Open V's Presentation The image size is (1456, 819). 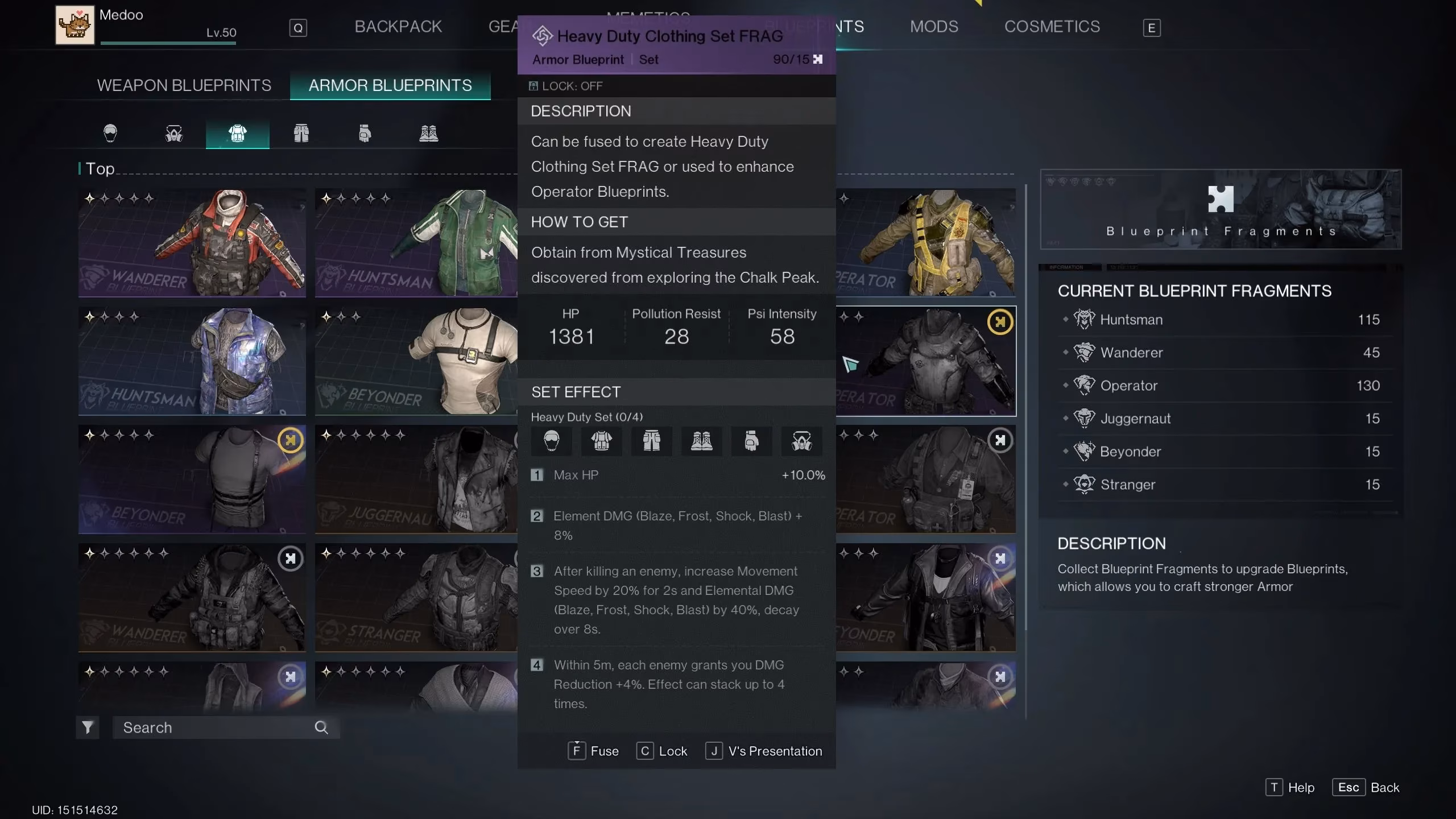(x=764, y=751)
